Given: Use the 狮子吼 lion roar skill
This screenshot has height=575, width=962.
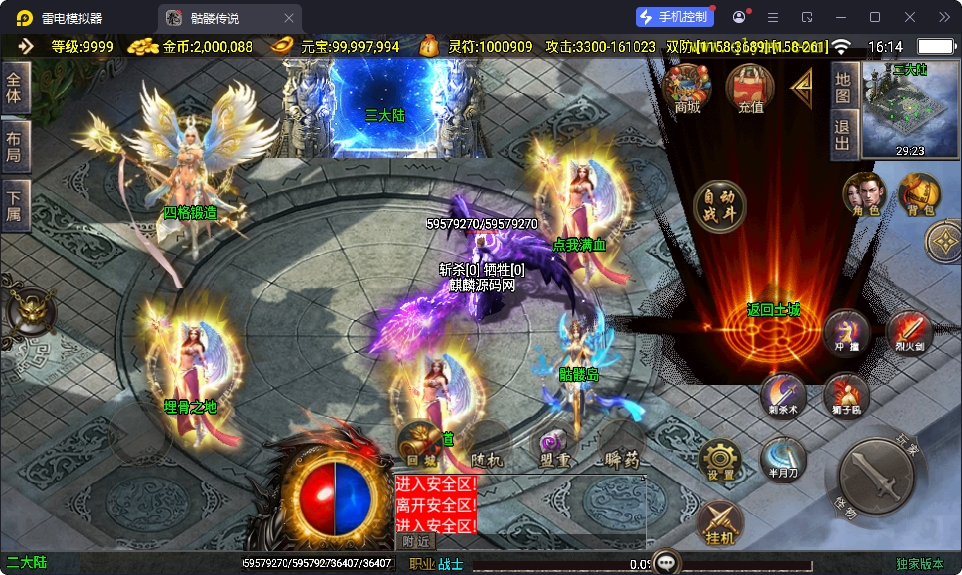Looking at the screenshot, I should (x=846, y=396).
